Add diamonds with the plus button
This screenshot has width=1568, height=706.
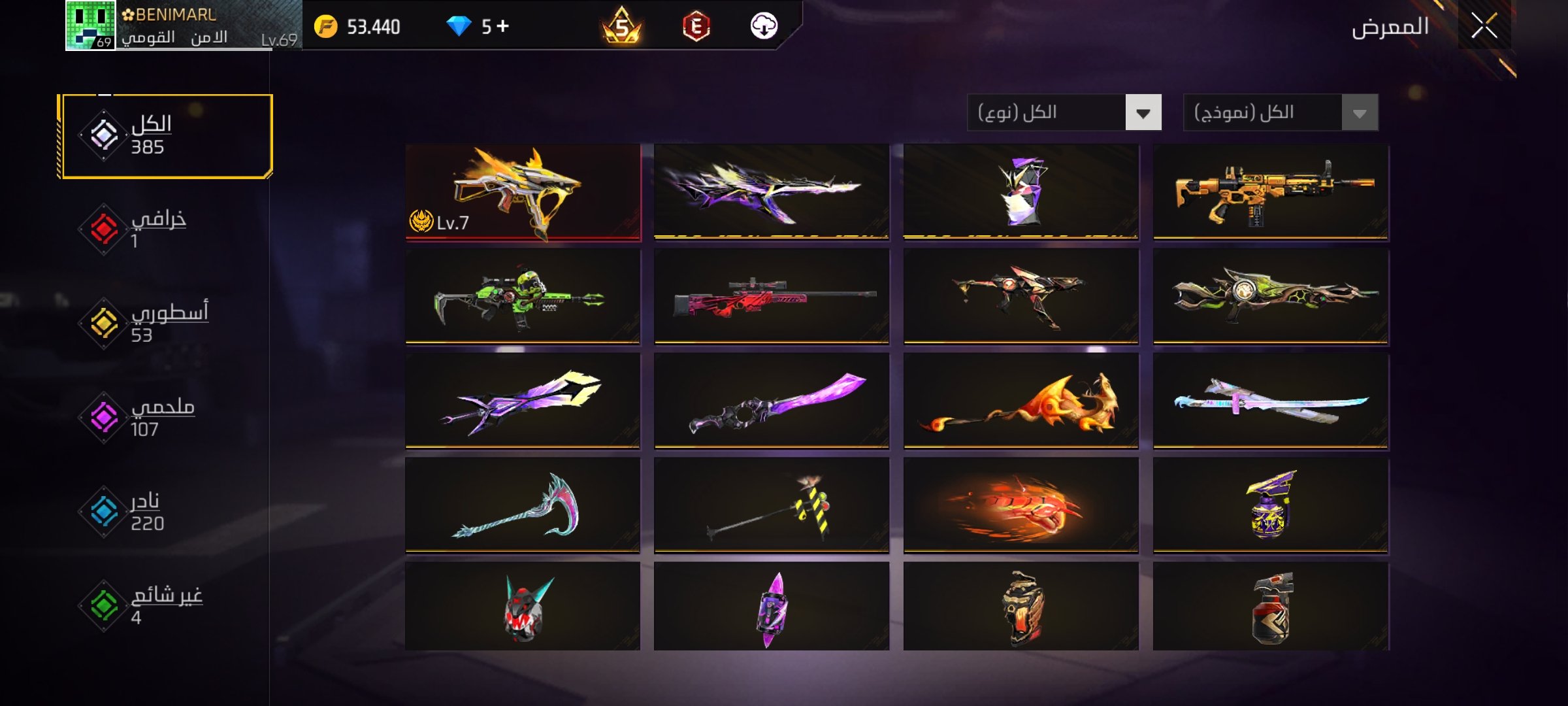tap(502, 26)
